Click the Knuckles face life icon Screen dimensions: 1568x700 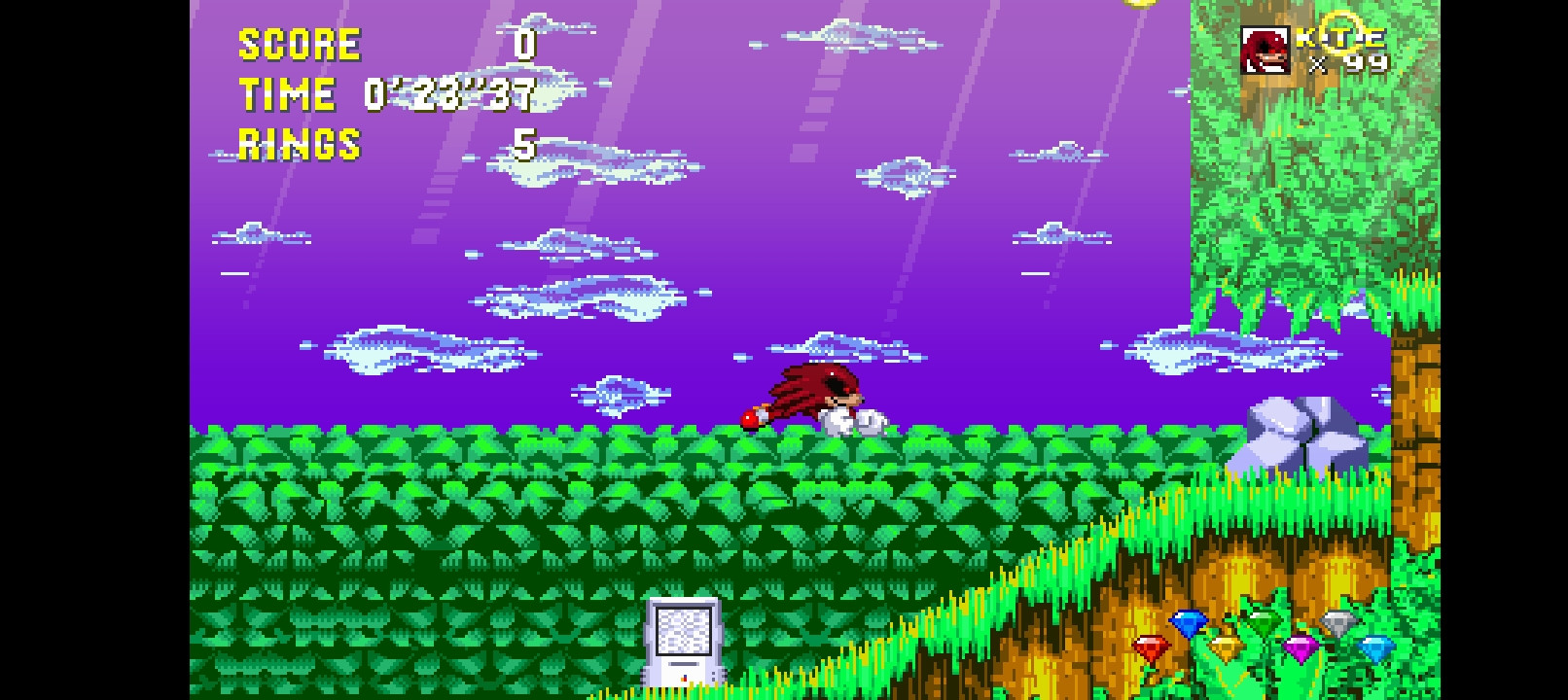click(1265, 50)
